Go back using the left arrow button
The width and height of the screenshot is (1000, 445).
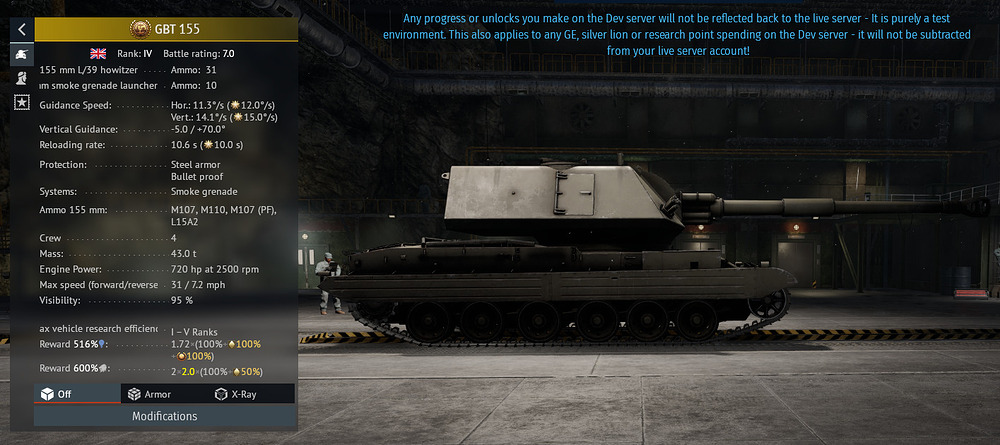pos(21,29)
